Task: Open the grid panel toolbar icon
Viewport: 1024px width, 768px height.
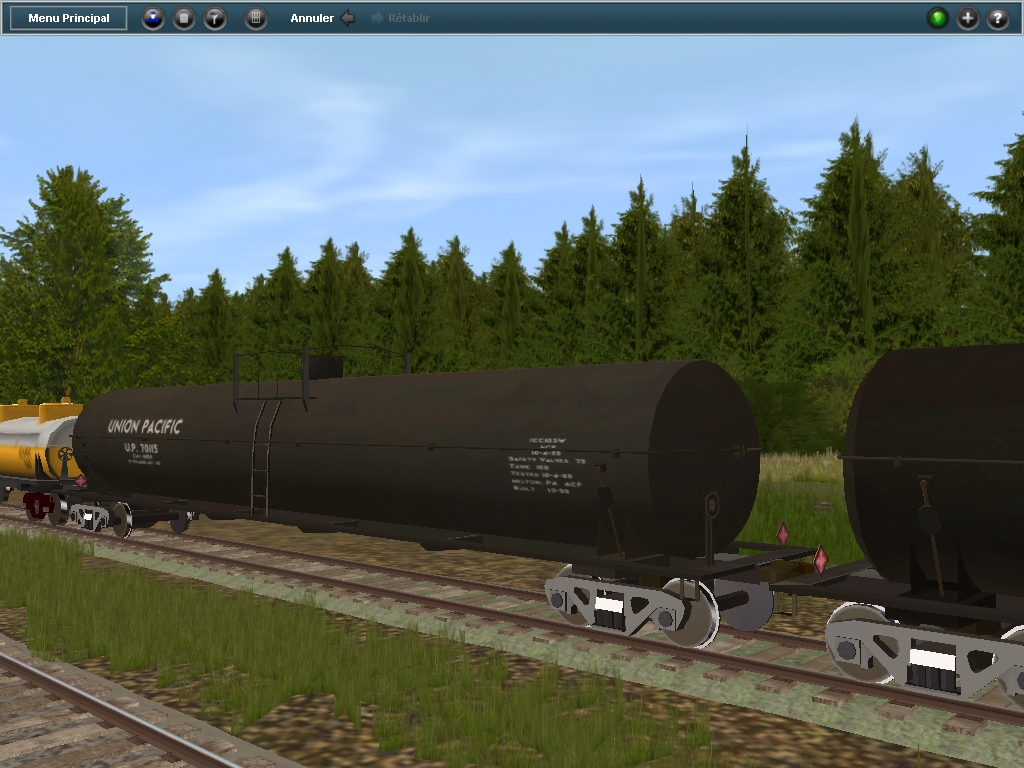Action: (x=256, y=18)
